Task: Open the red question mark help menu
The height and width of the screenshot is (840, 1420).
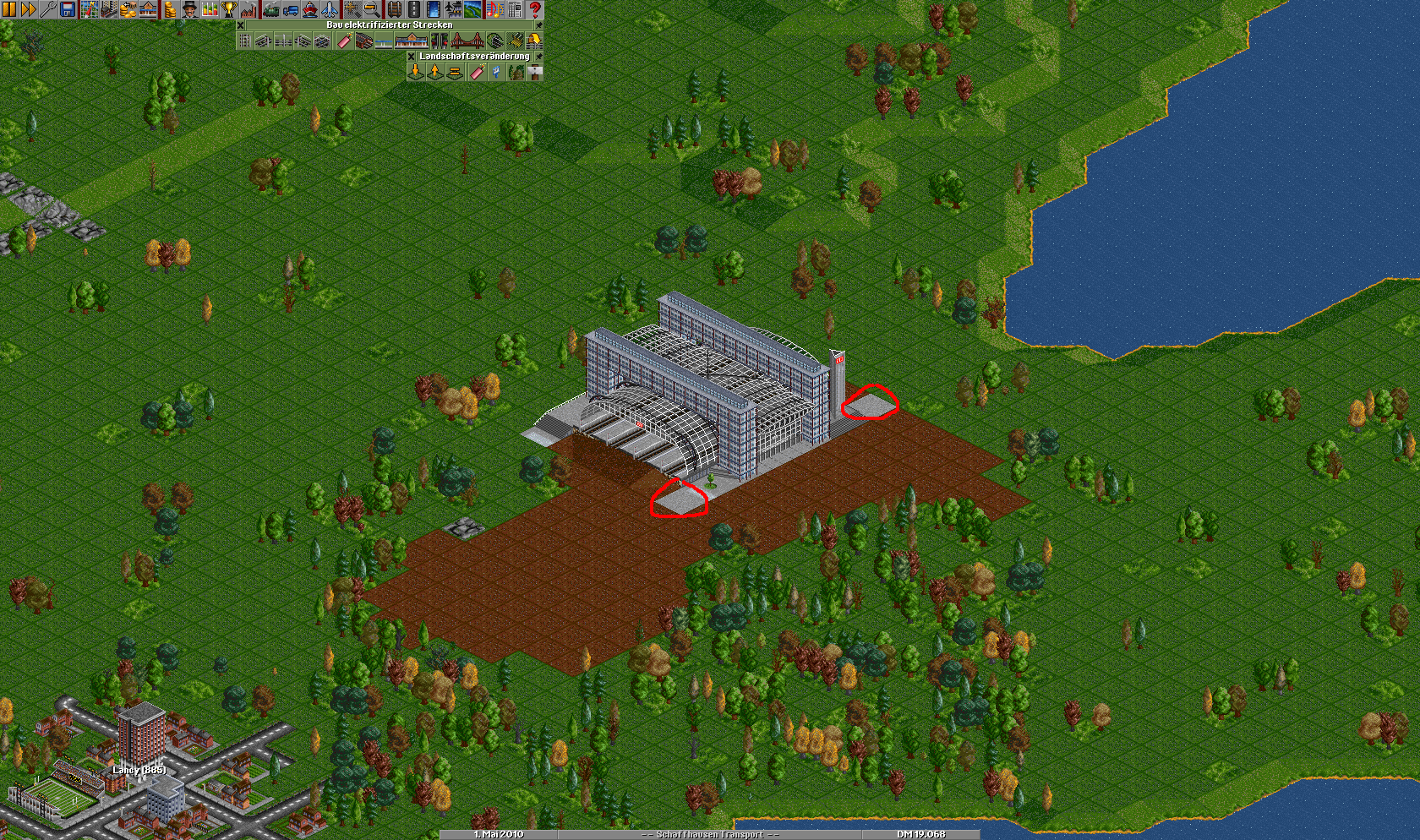Action: pos(534,9)
